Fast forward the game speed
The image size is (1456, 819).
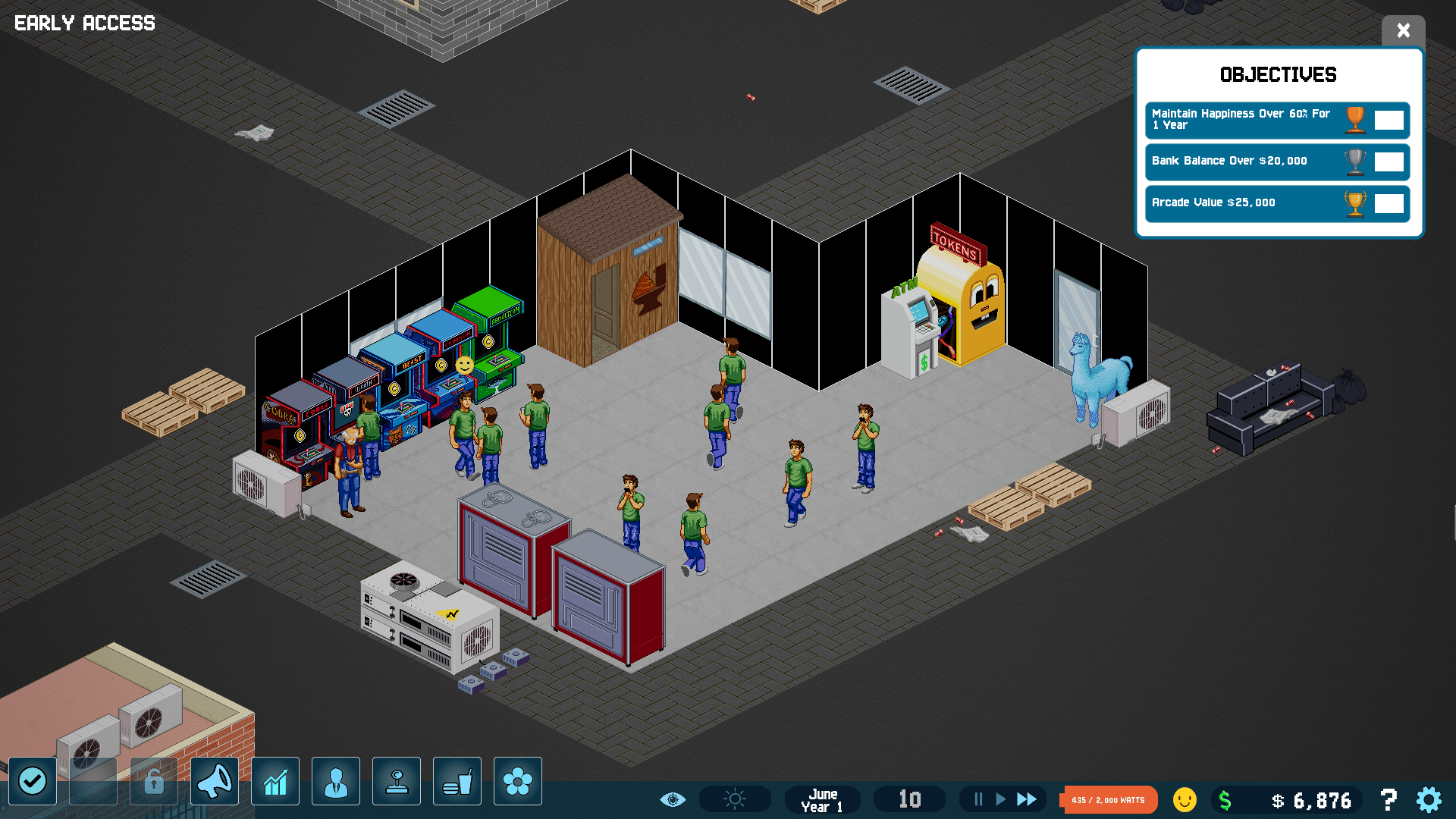tap(1027, 799)
